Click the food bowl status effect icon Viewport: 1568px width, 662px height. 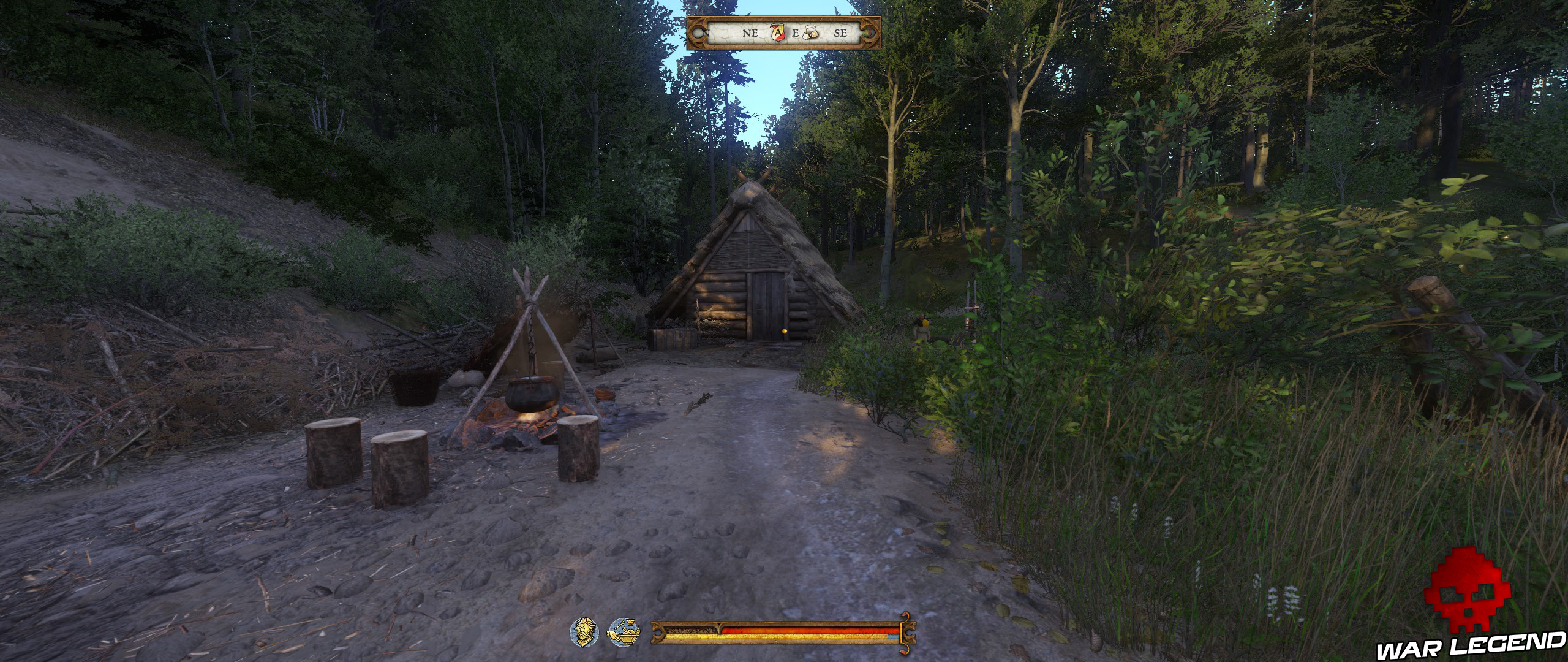(x=623, y=633)
